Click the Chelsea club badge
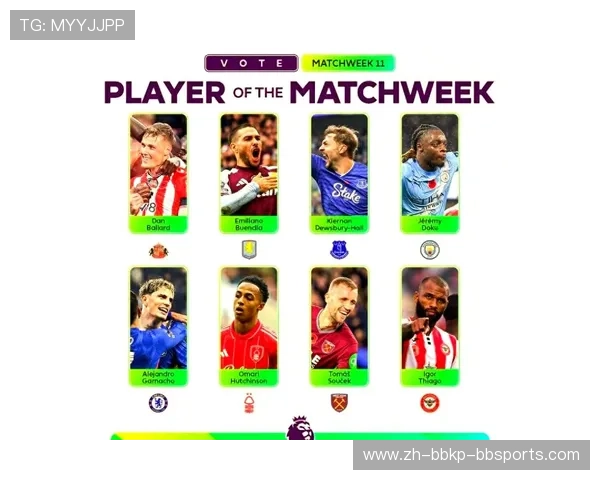 (158, 403)
